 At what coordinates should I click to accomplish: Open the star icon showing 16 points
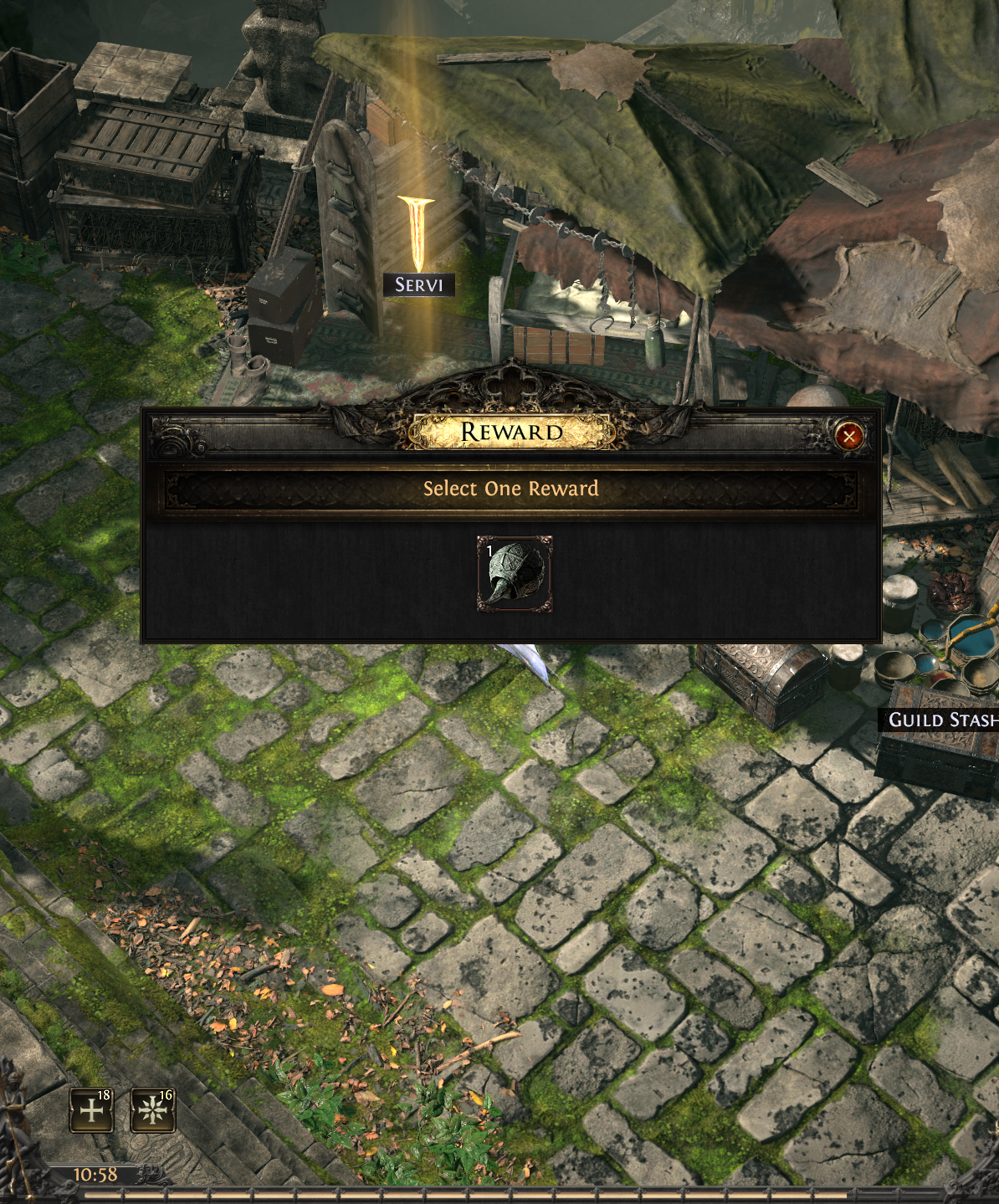point(153,1110)
